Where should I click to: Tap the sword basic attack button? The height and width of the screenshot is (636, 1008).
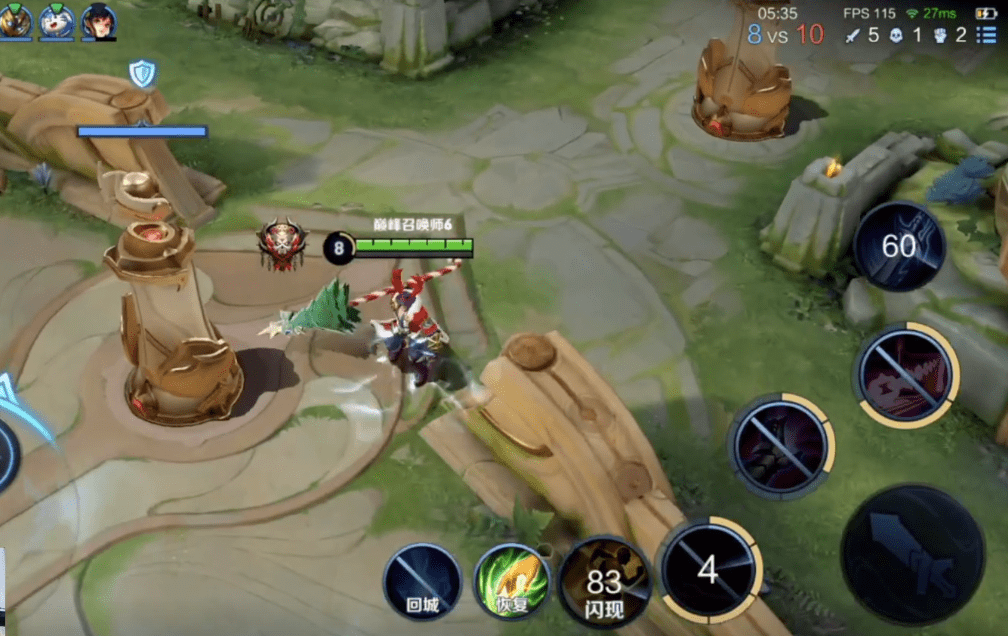[x=912, y=555]
